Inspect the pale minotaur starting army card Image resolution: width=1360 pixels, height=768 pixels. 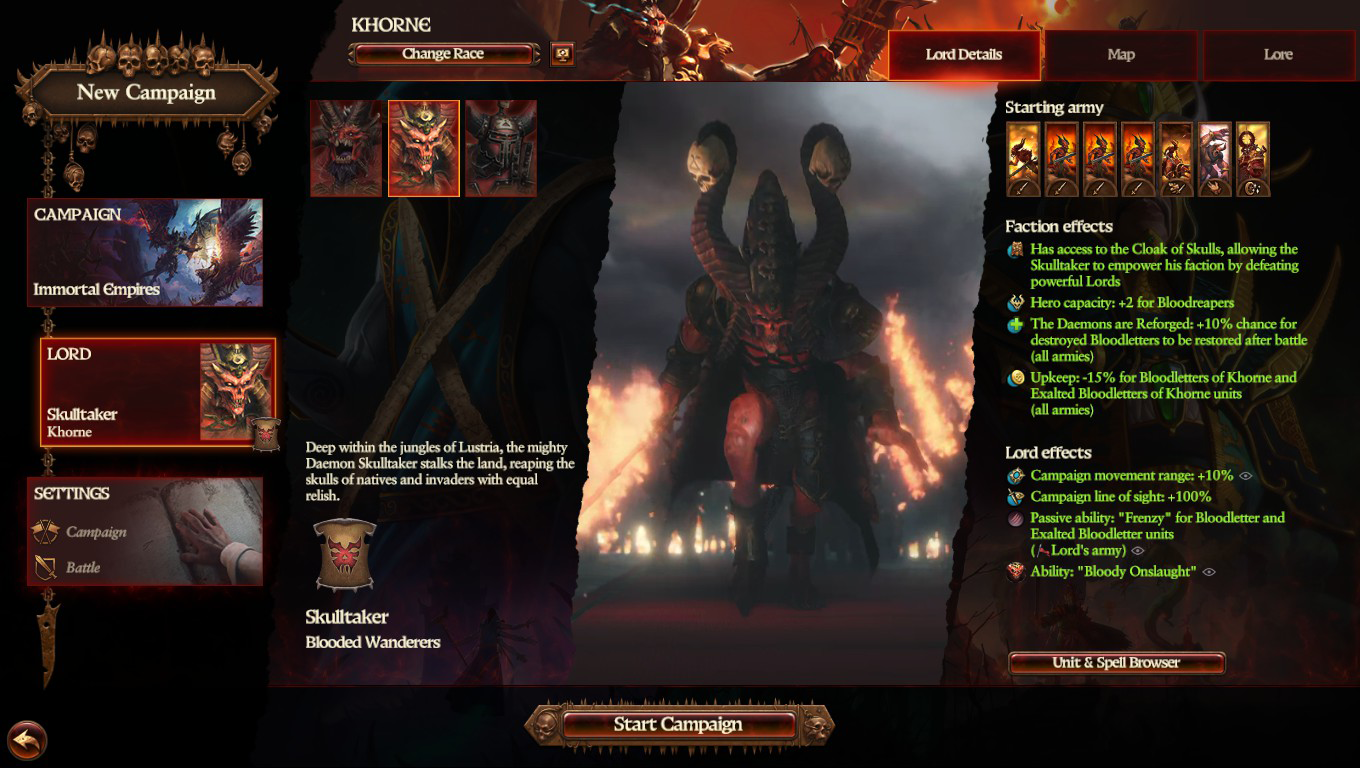click(x=1215, y=159)
